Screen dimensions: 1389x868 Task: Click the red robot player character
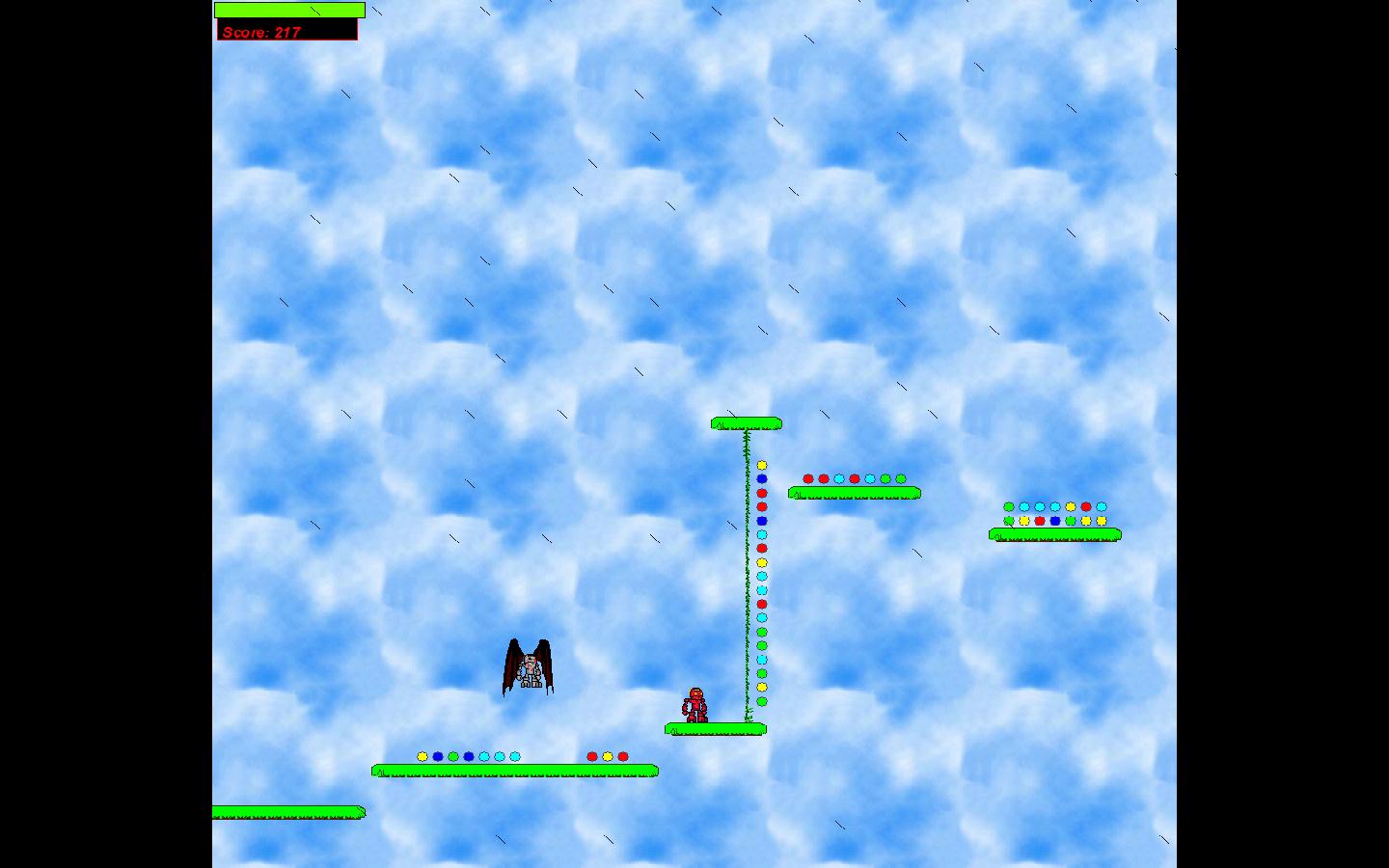pyautogui.click(x=696, y=705)
